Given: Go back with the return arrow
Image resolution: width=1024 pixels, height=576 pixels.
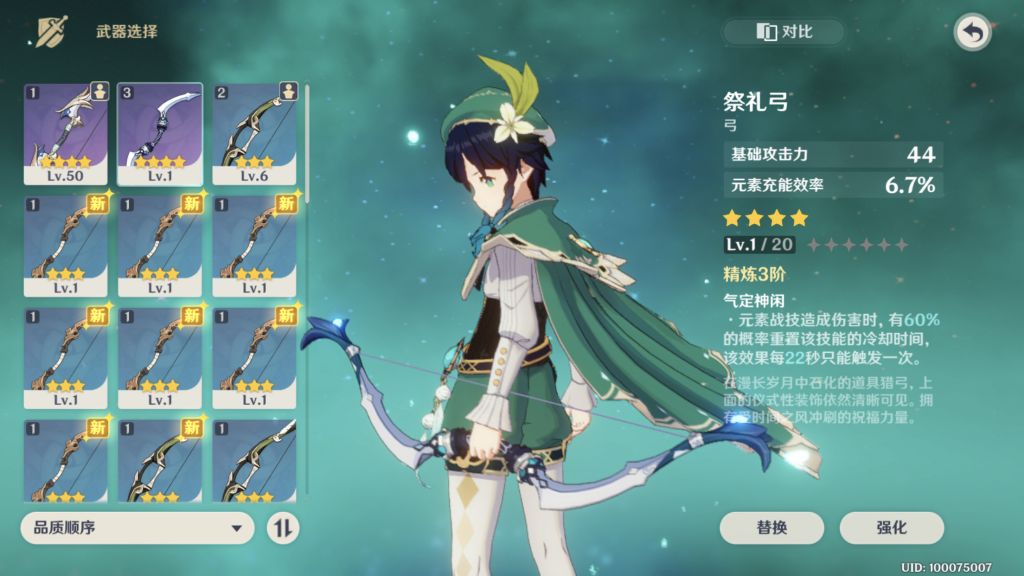Looking at the screenshot, I should click(972, 32).
